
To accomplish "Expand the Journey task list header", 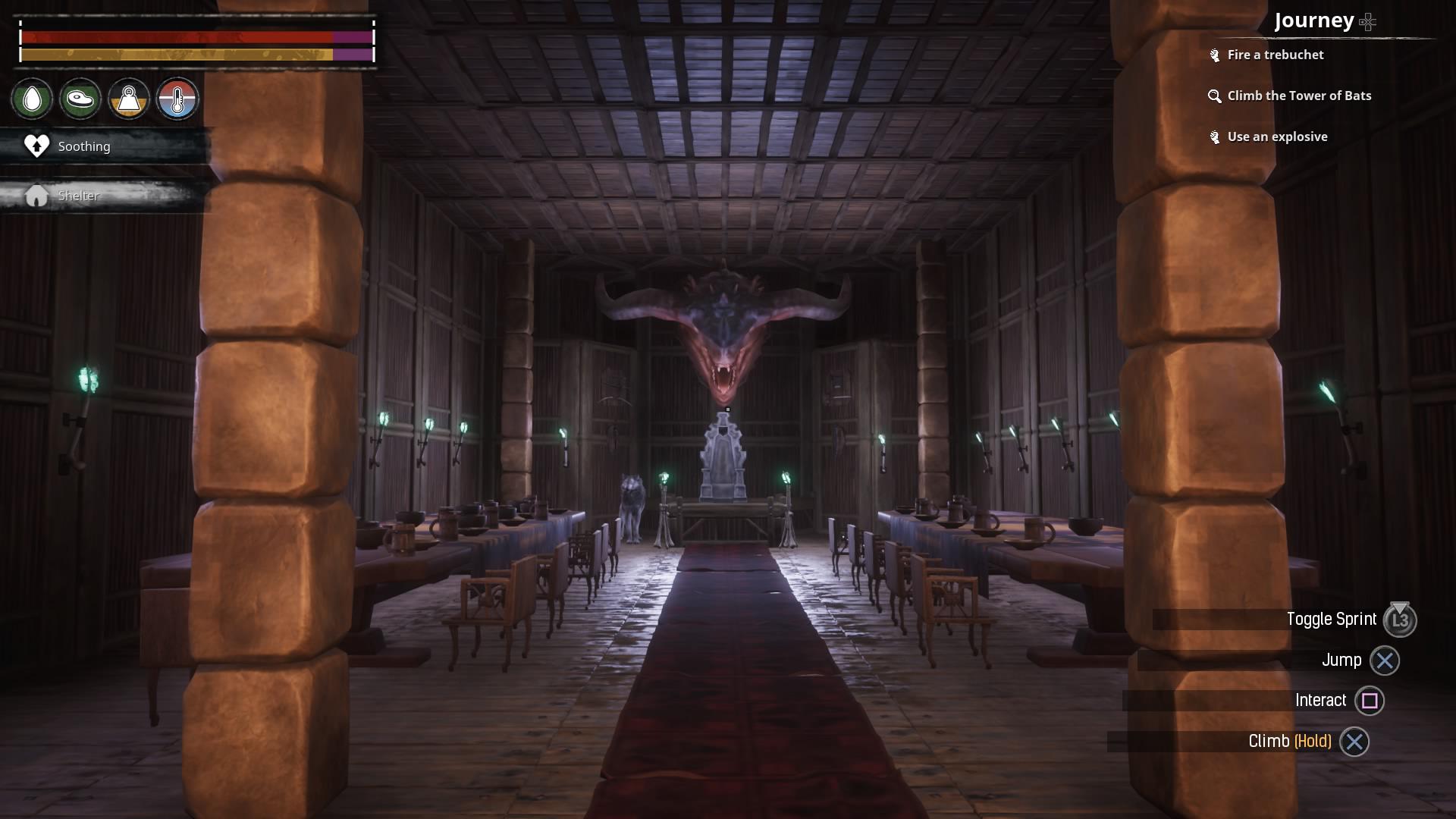I will pos(1316,21).
